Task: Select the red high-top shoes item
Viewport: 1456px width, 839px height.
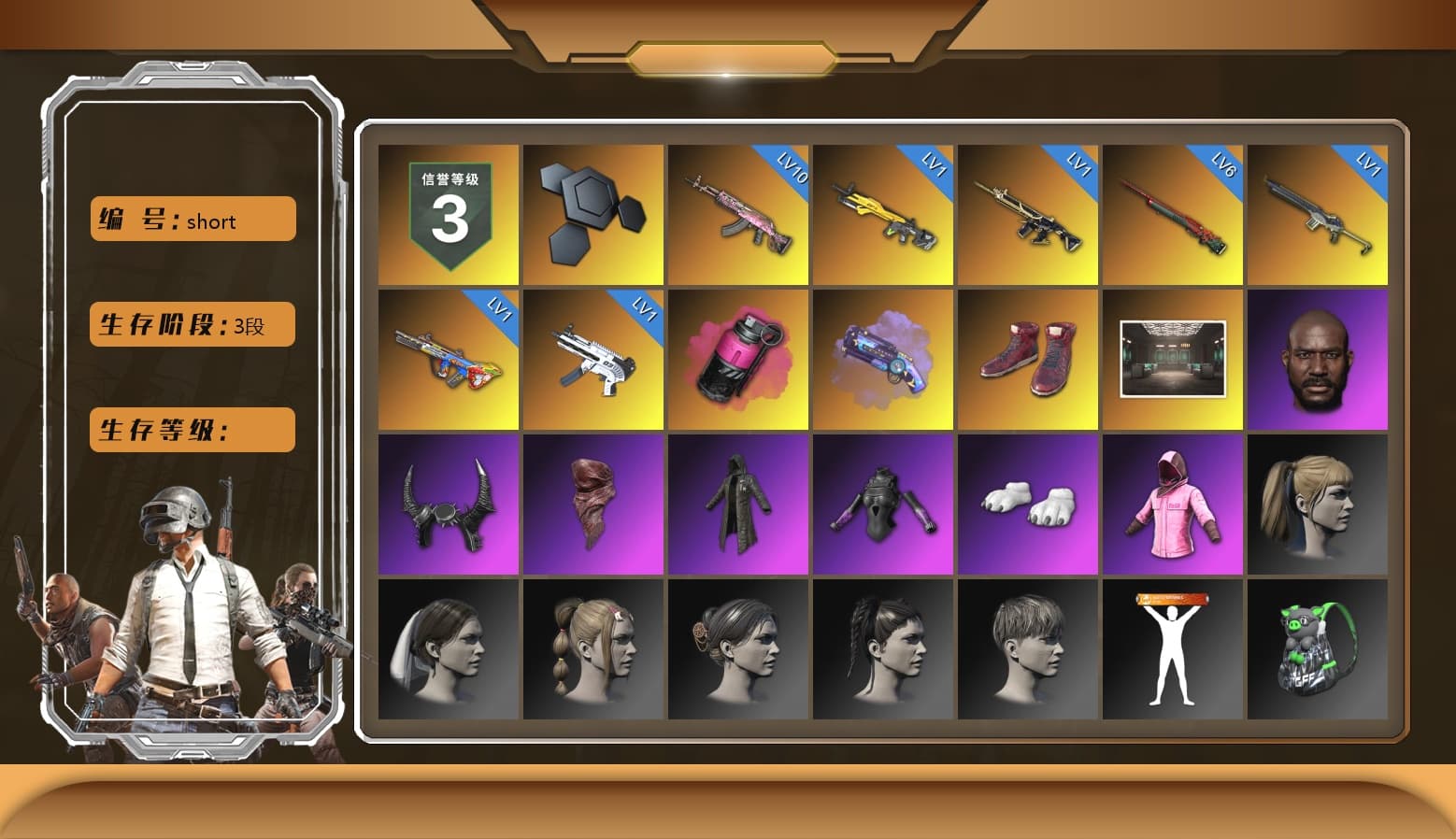Action: 1028,360
